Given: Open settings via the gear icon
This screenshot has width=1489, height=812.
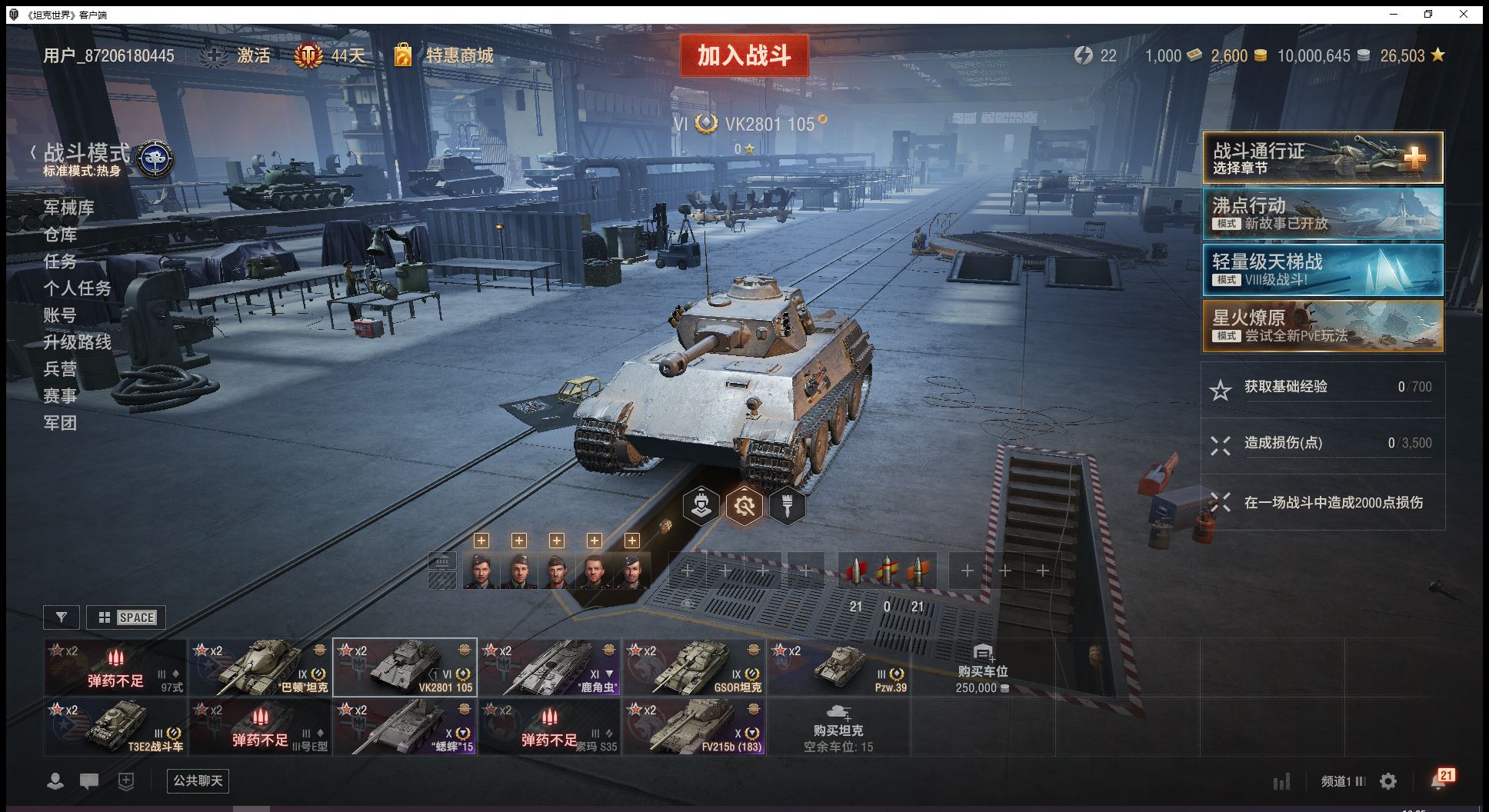Looking at the screenshot, I should [1388, 781].
